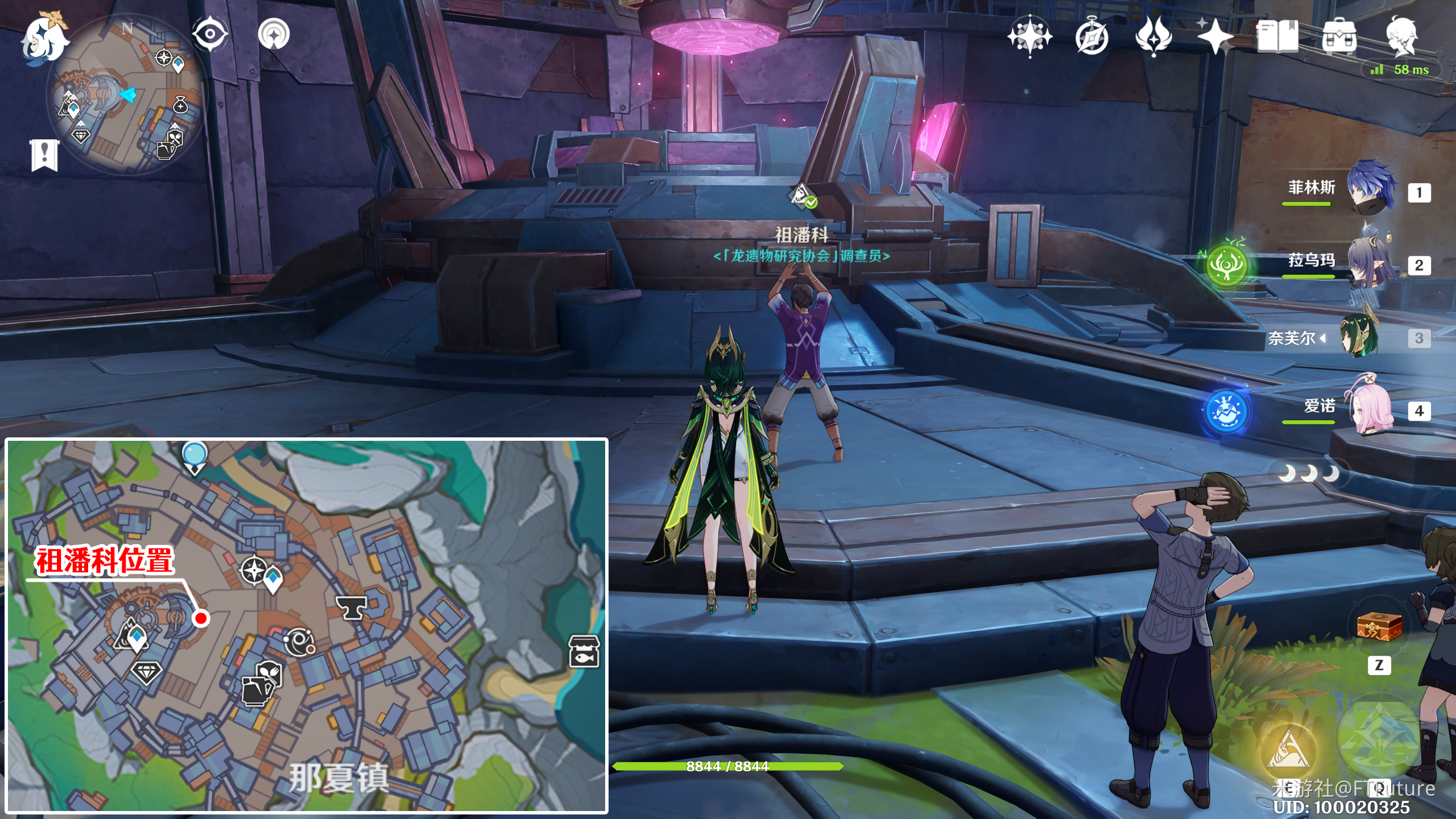Use the treasure chest gadget

click(1379, 627)
